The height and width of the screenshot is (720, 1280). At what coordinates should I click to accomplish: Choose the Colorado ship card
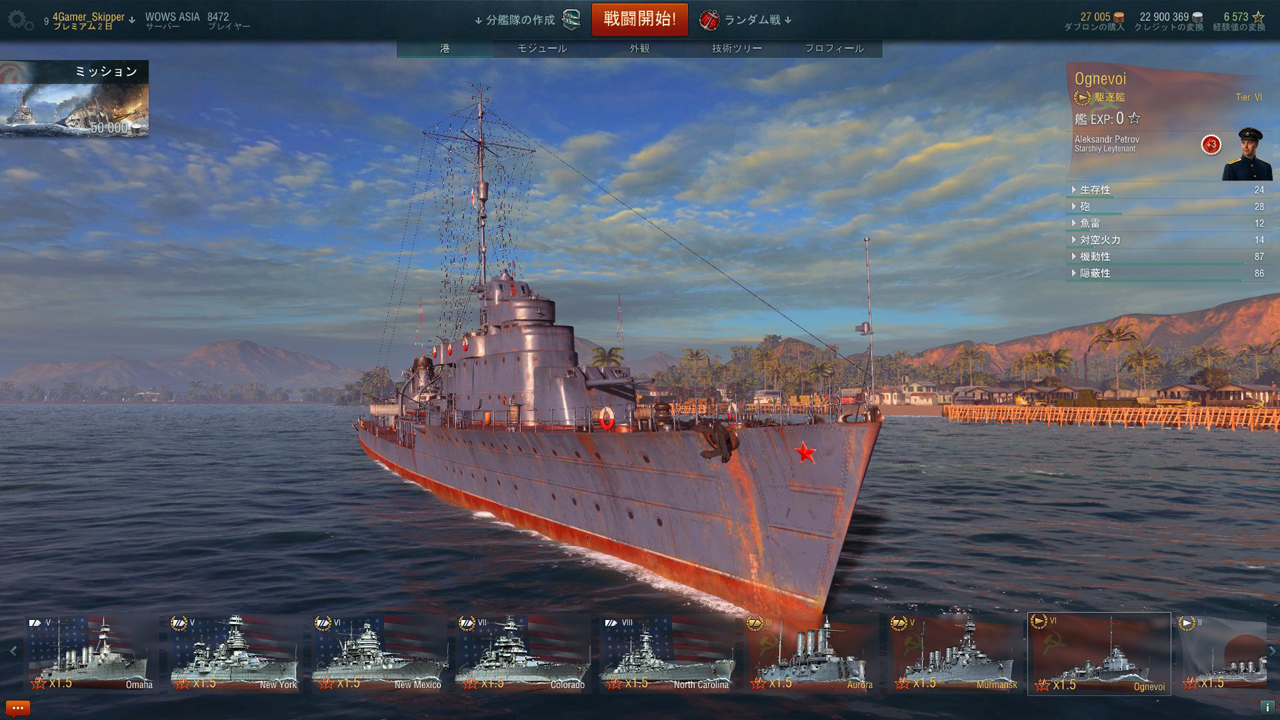click(522, 652)
